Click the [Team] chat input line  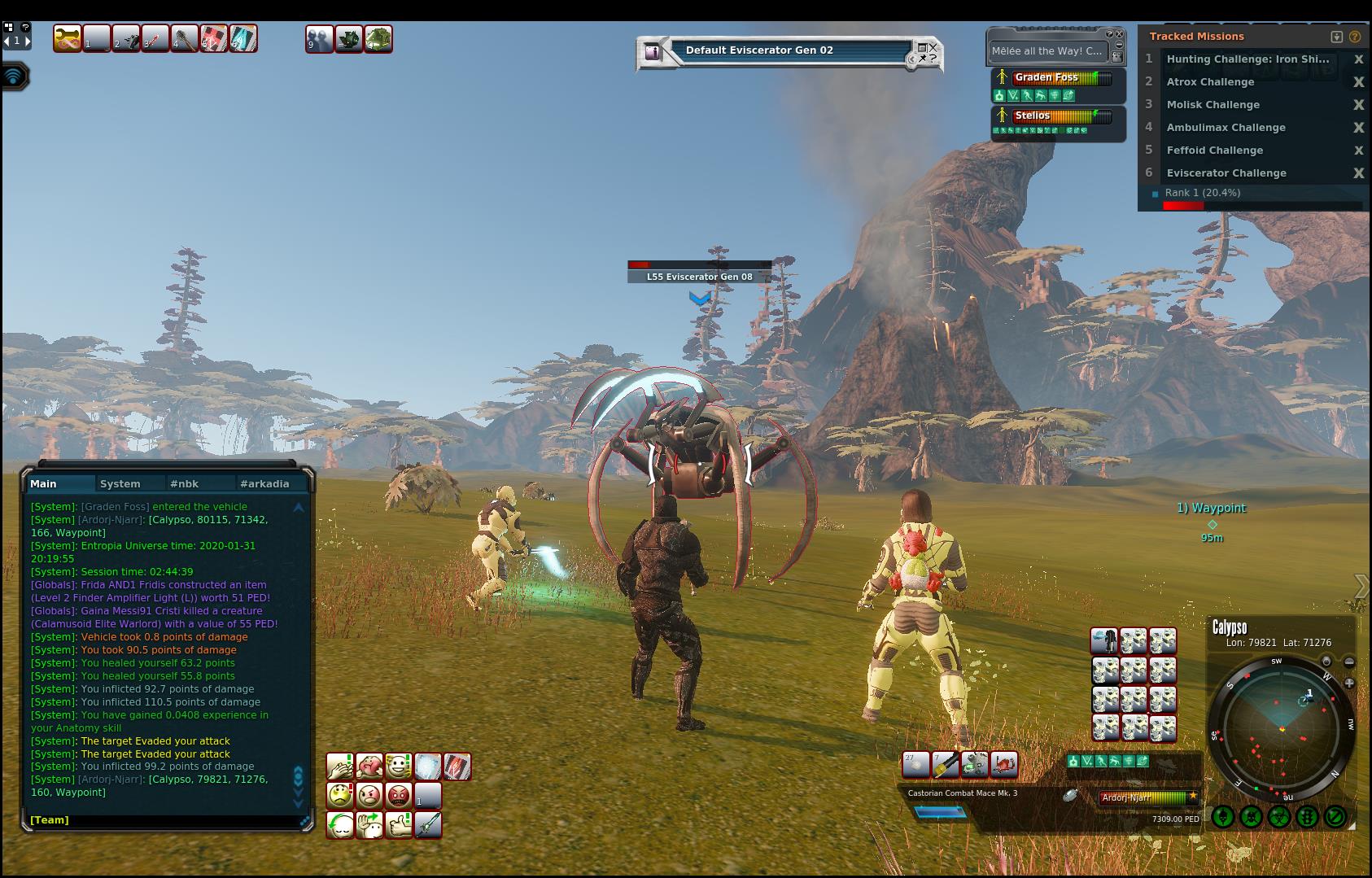(163, 819)
